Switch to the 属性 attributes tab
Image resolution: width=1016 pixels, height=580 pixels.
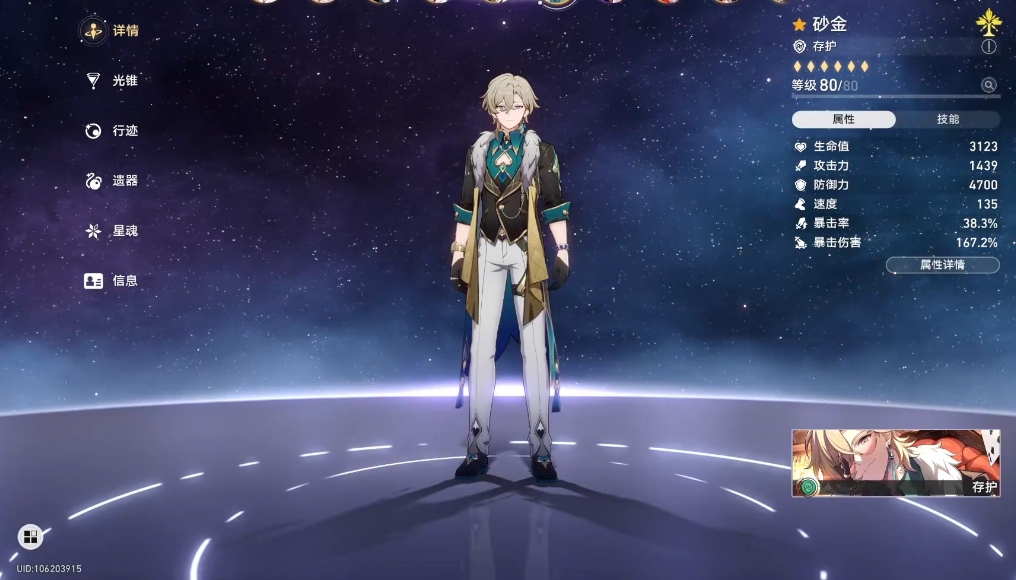point(844,119)
